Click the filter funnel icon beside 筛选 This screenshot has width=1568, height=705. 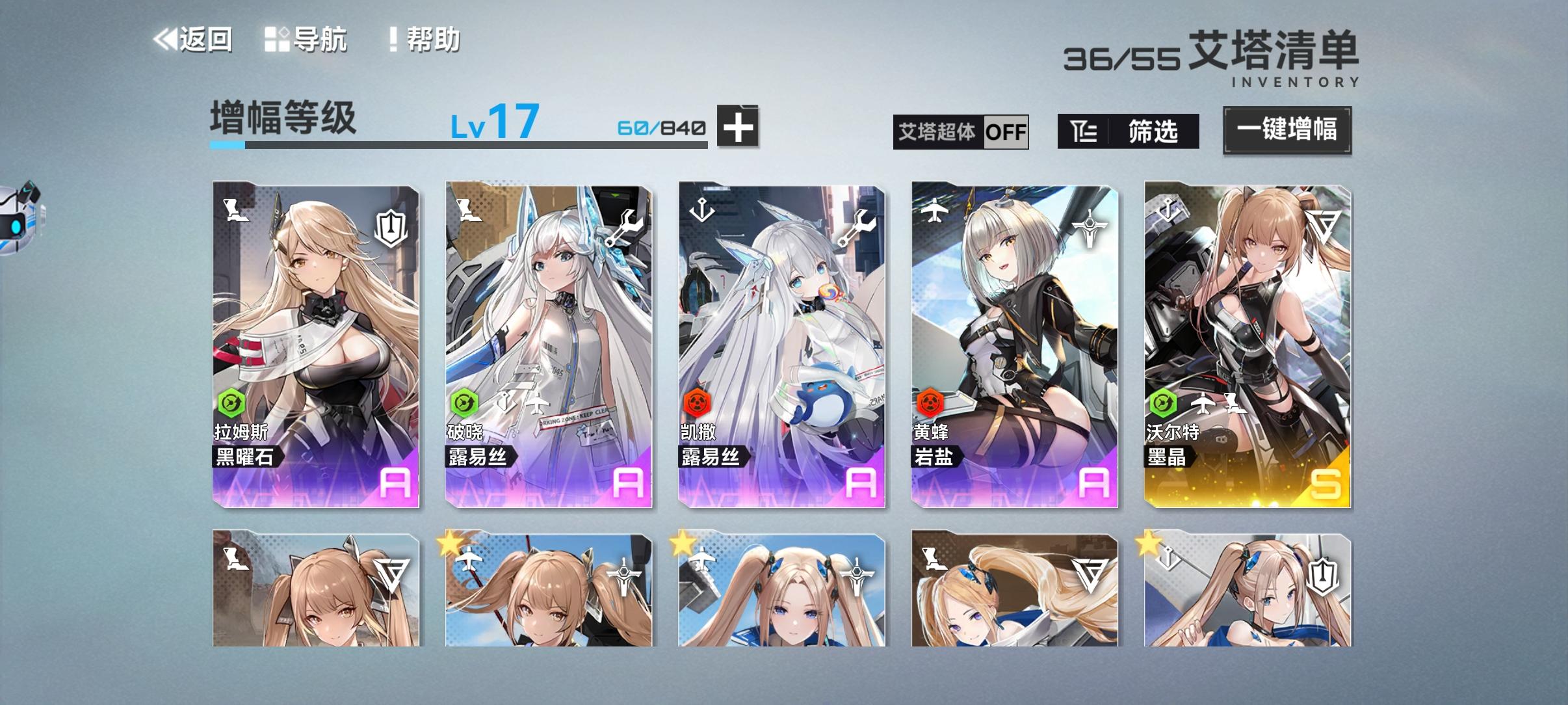[1084, 131]
